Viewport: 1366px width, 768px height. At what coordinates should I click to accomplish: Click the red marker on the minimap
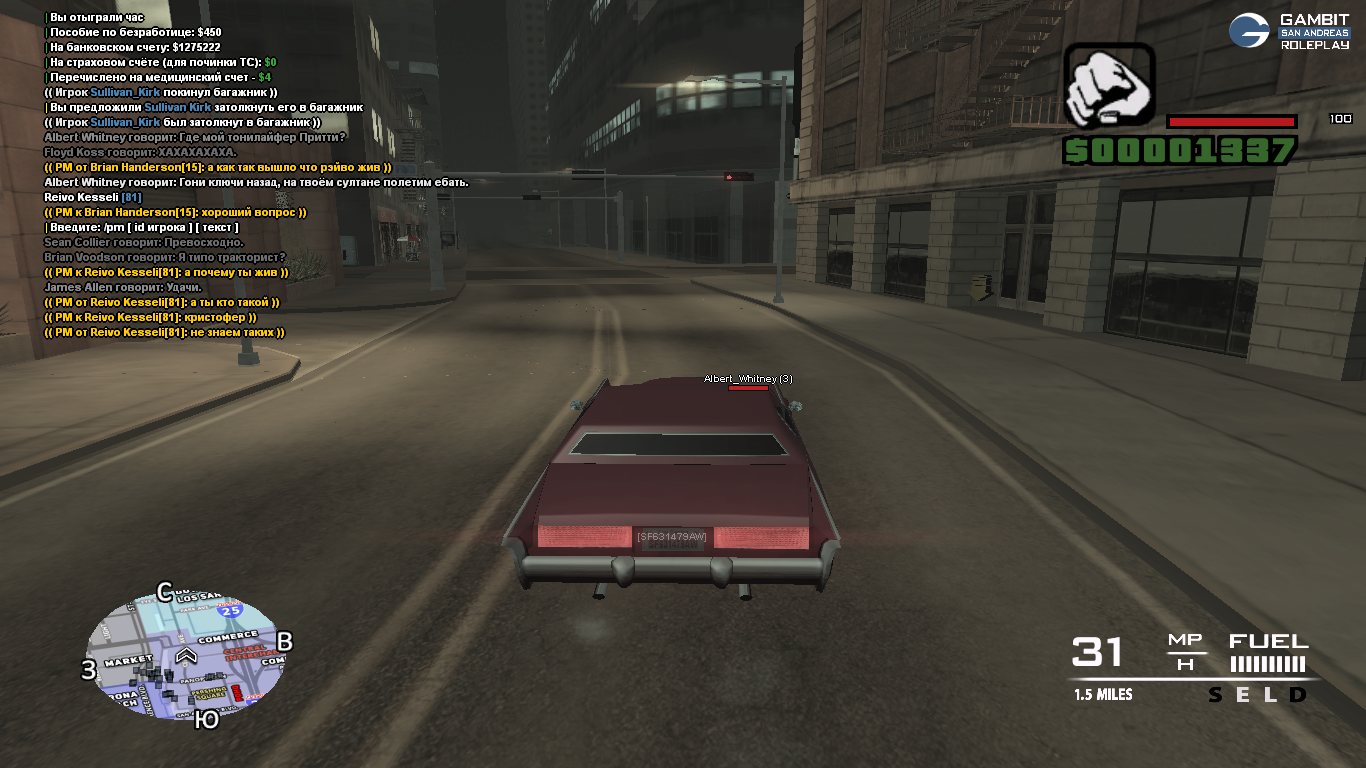[237, 692]
